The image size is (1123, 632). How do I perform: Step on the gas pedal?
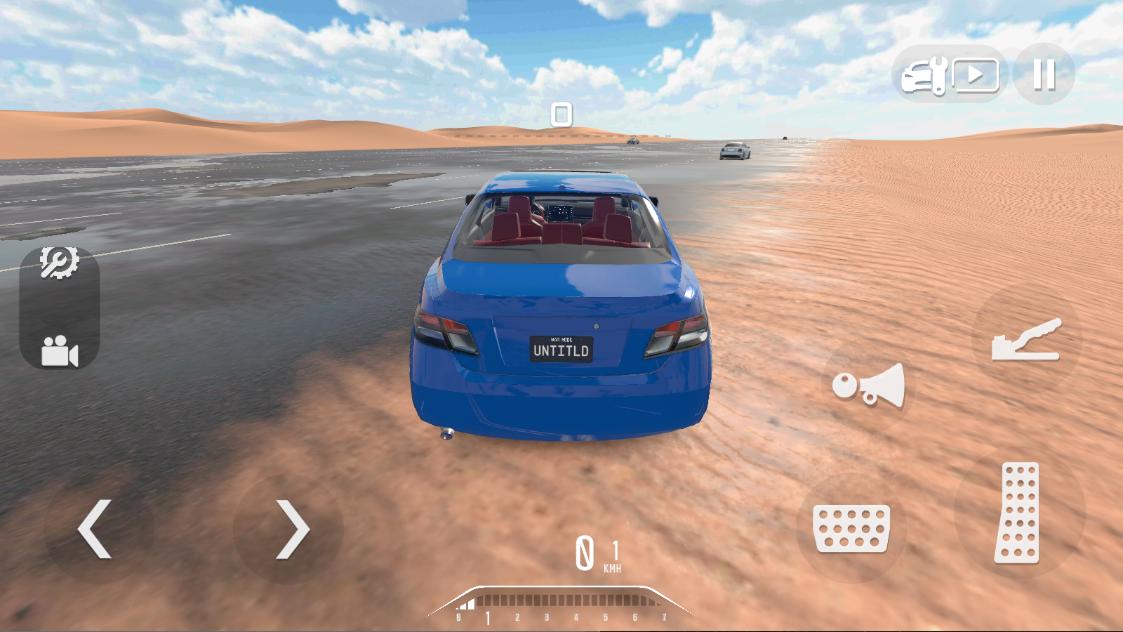point(1018,512)
